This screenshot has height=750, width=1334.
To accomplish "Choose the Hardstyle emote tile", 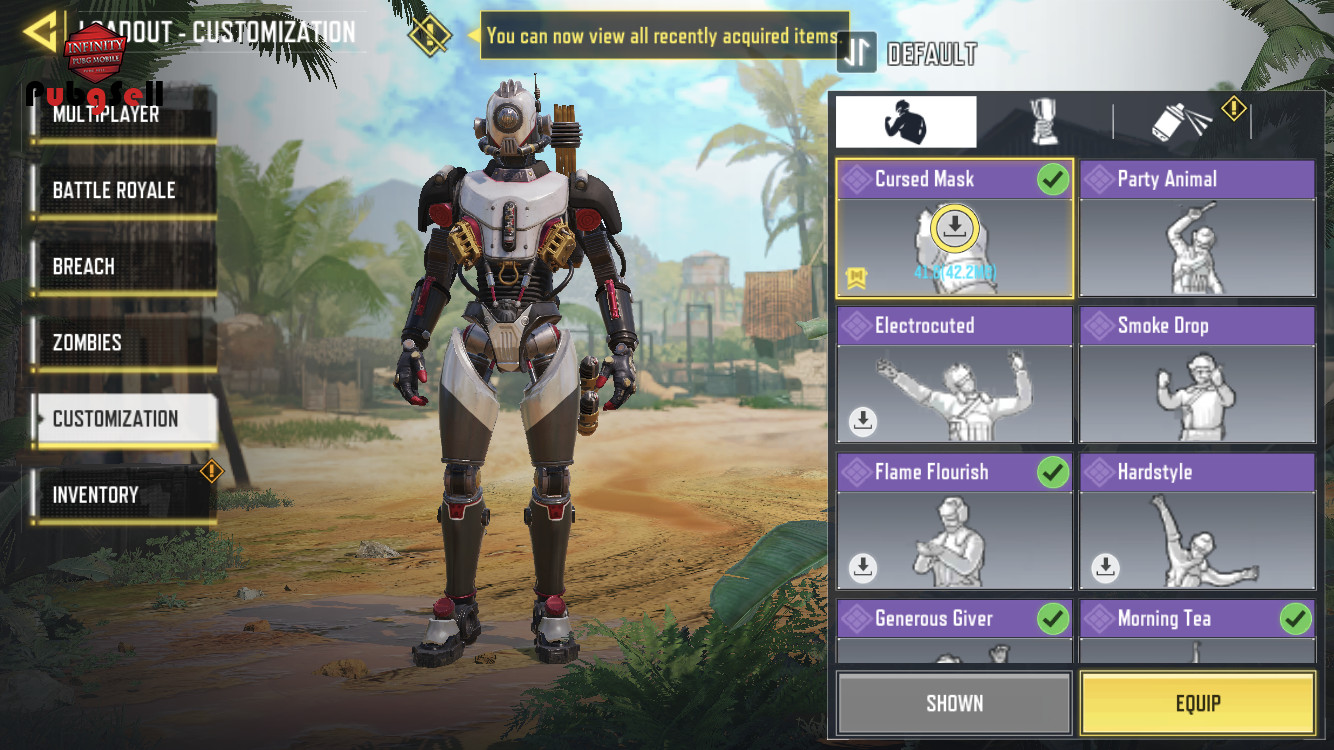I will click(x=1197, y=521).
